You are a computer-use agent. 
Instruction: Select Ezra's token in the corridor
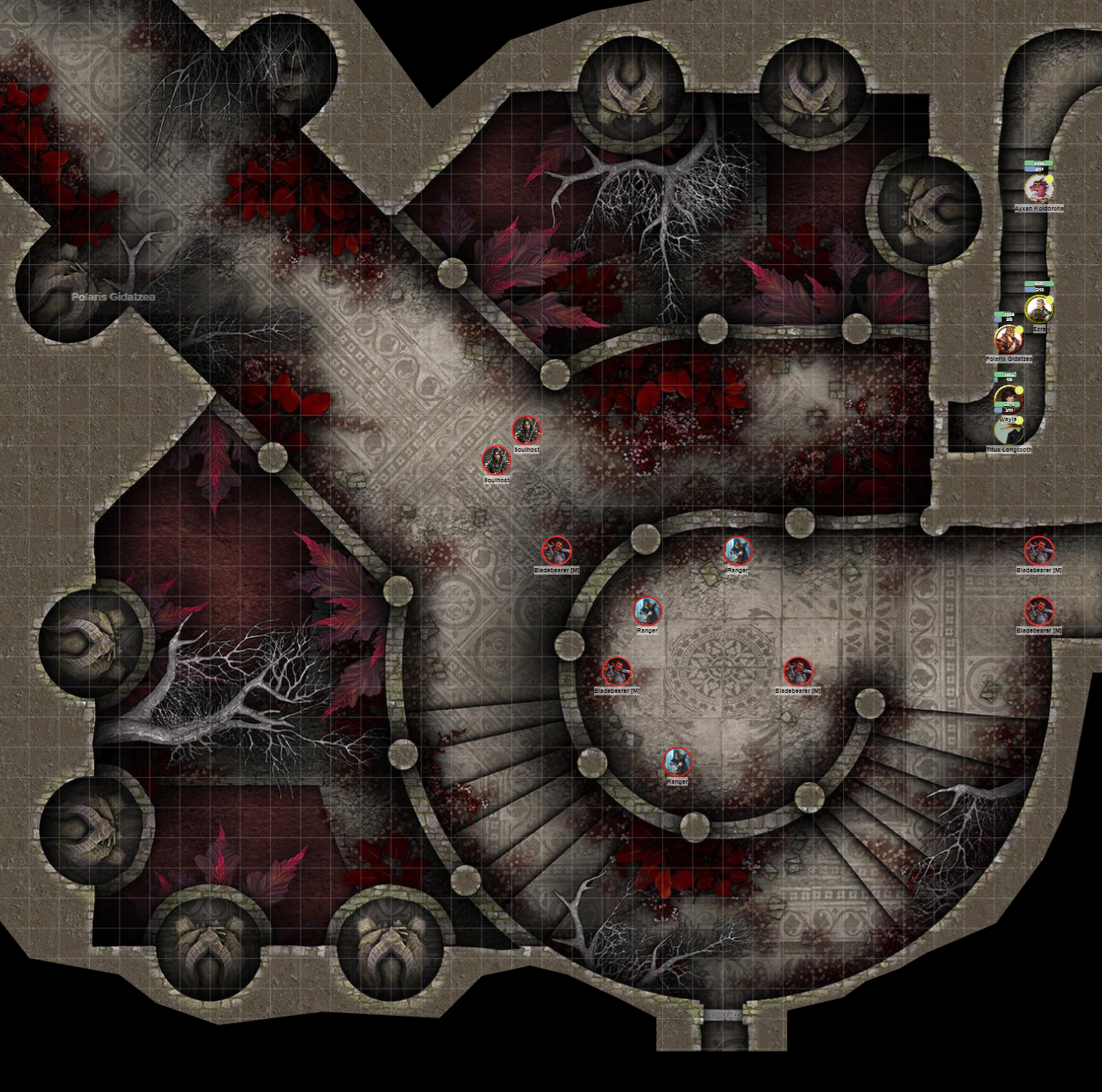pyautogui.click(x=1037, y=308)
